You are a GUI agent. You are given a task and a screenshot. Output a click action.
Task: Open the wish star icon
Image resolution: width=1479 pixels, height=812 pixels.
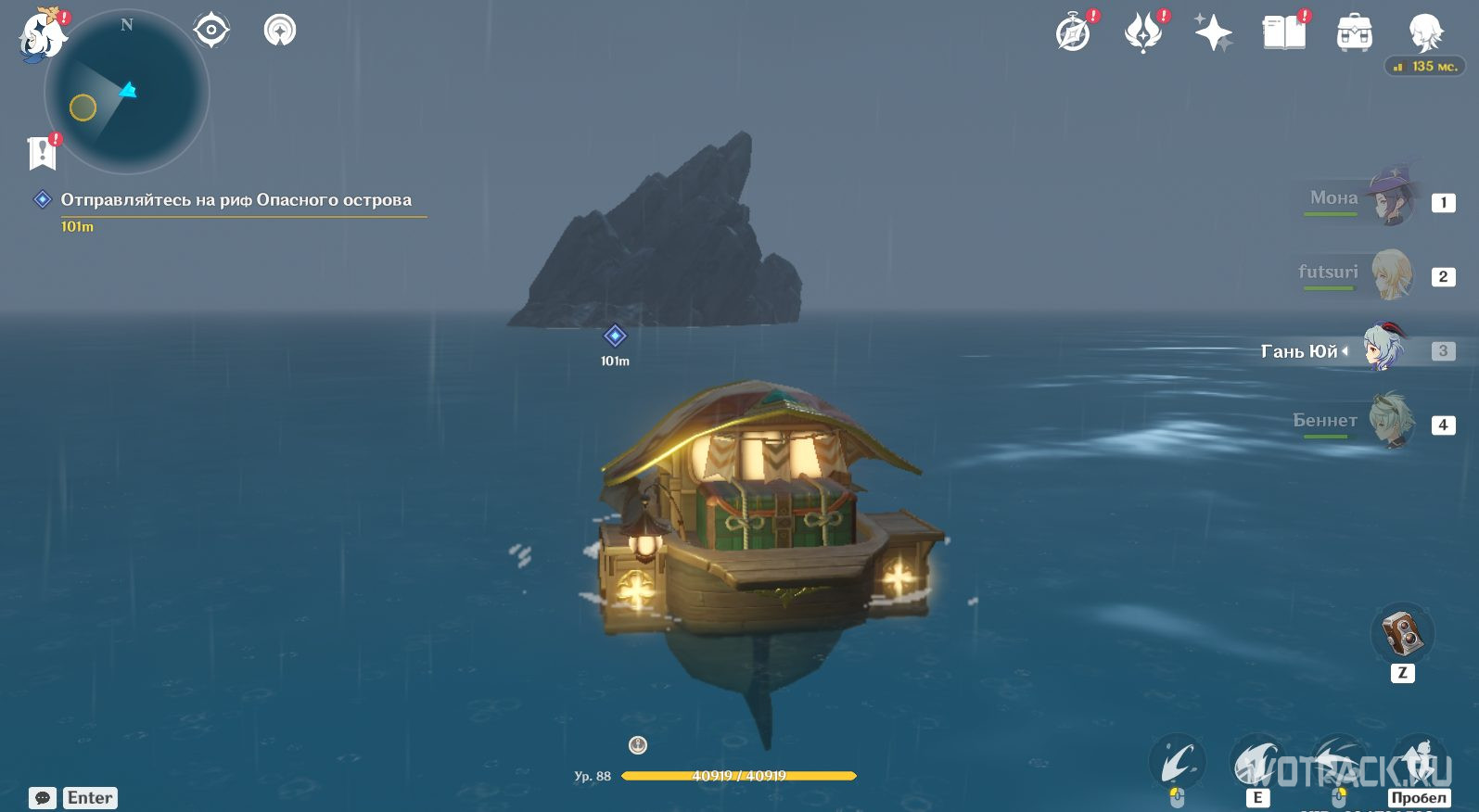tap(1213, 34)
